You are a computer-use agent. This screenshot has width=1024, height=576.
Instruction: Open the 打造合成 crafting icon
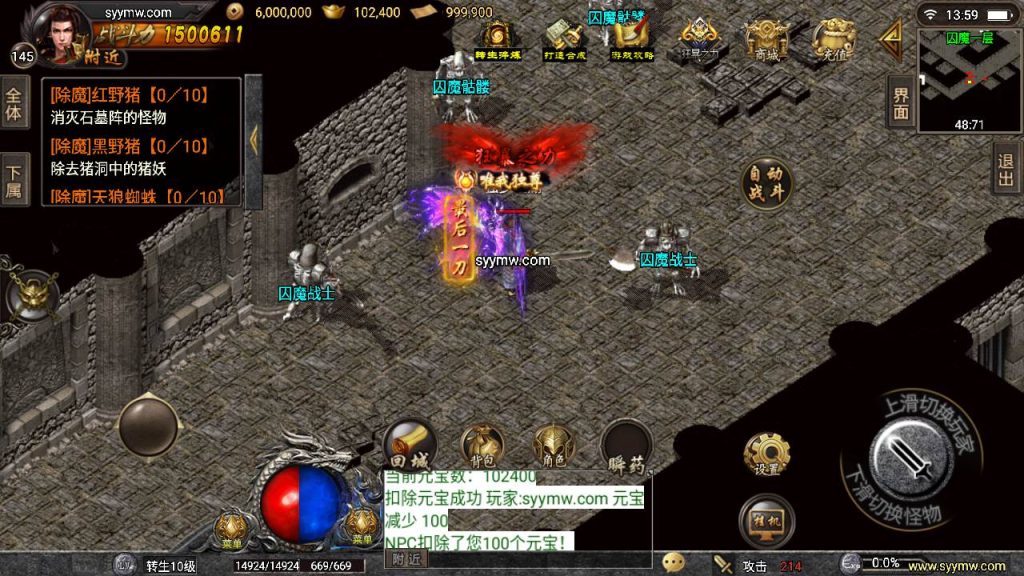click(563, 41)
